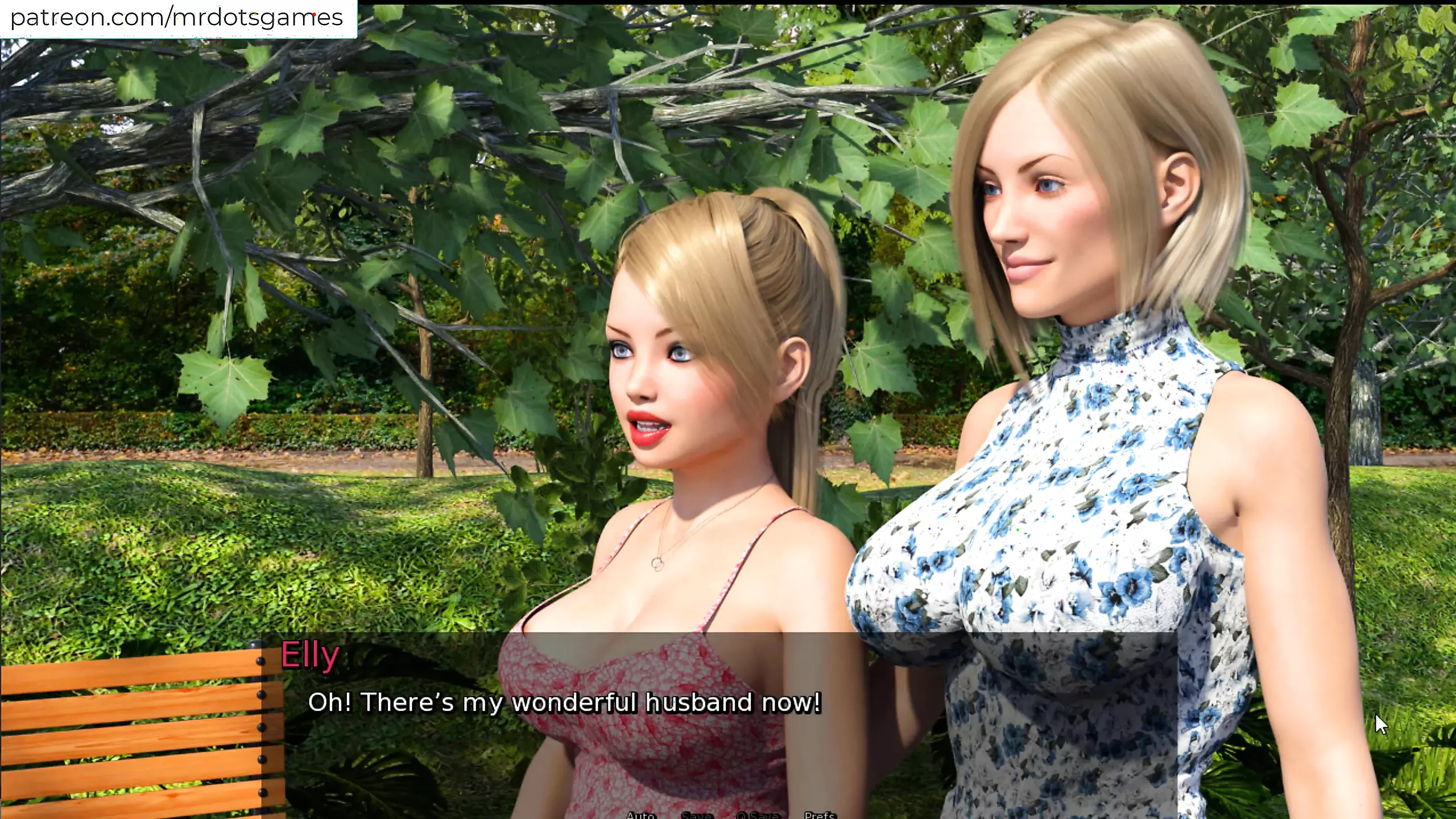Click the patreon.com/mrdotsgames link banner
Image resolution: width=1456 pixels, height=819 pixels.
177,18
